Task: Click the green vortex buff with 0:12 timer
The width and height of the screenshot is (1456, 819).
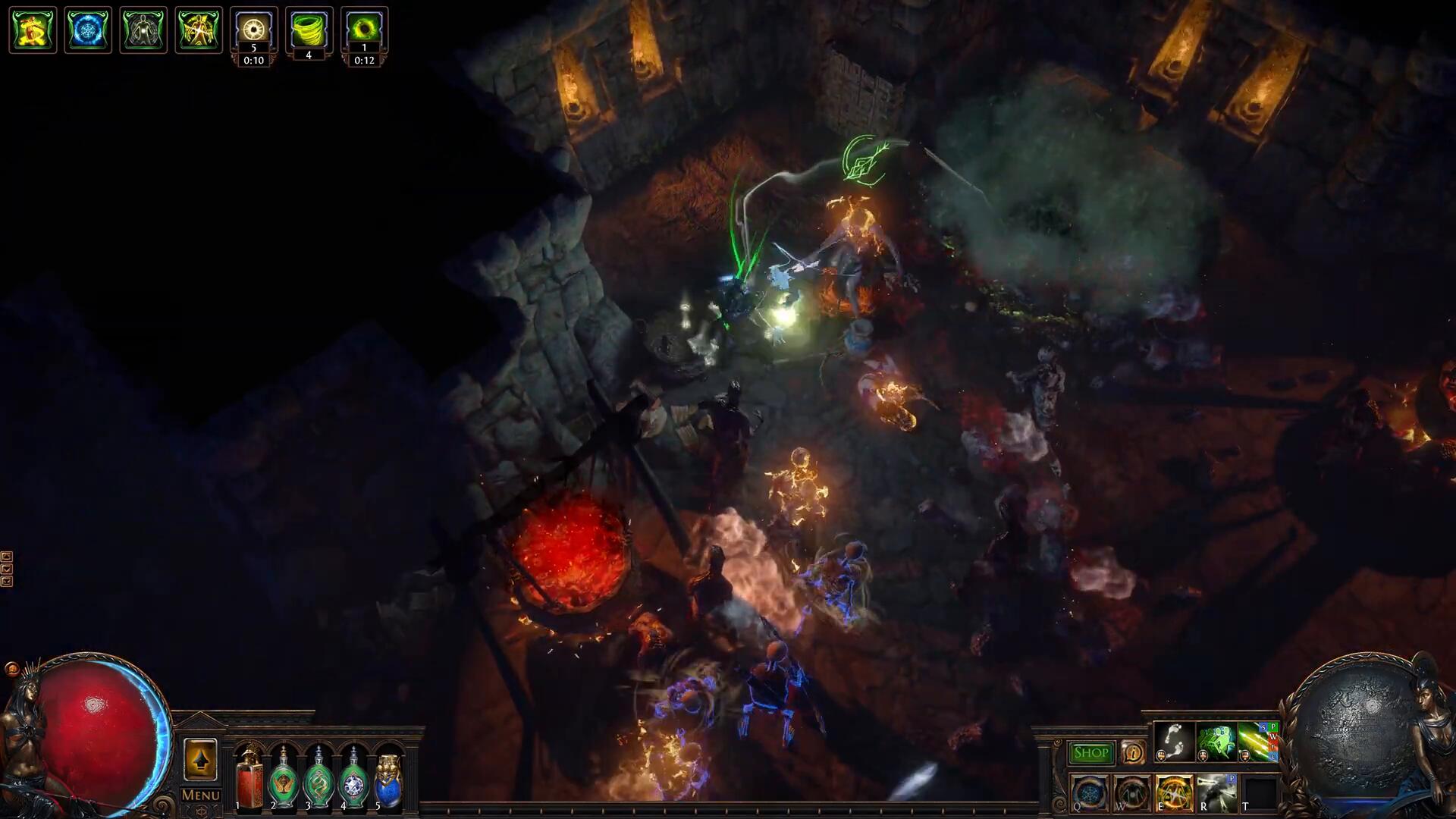Action: 364,30
